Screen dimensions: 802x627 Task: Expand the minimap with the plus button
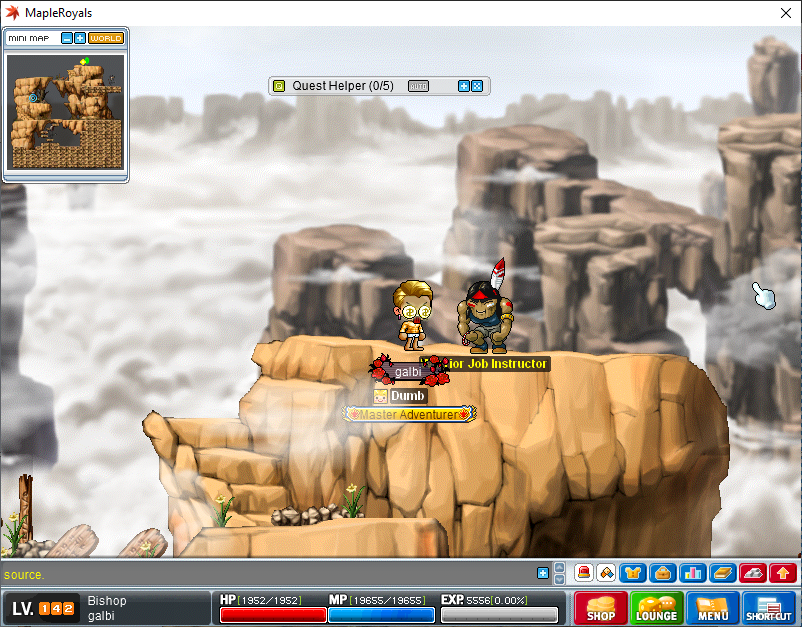point(80,38)
